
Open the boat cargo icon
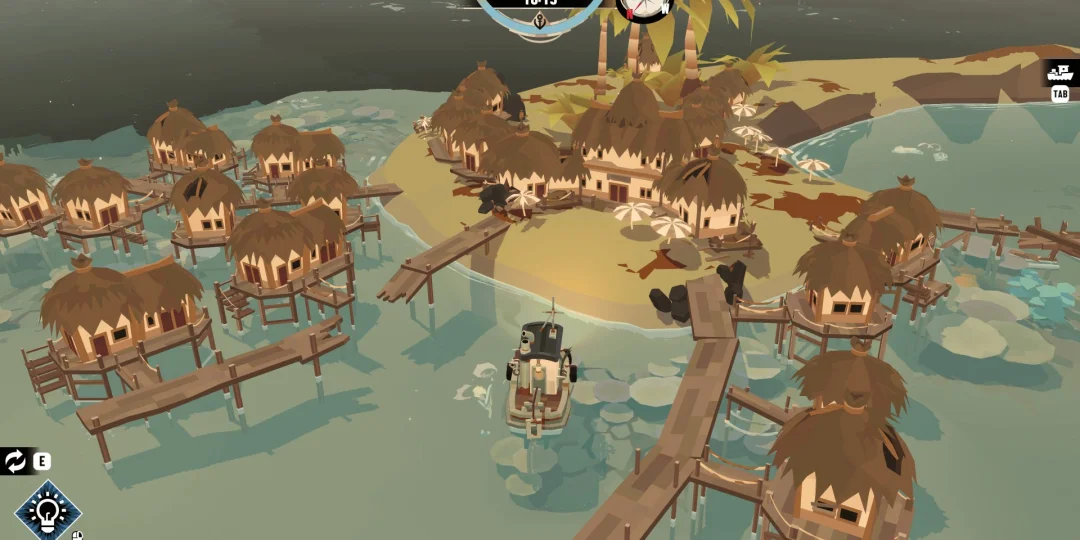(1059, 72)
